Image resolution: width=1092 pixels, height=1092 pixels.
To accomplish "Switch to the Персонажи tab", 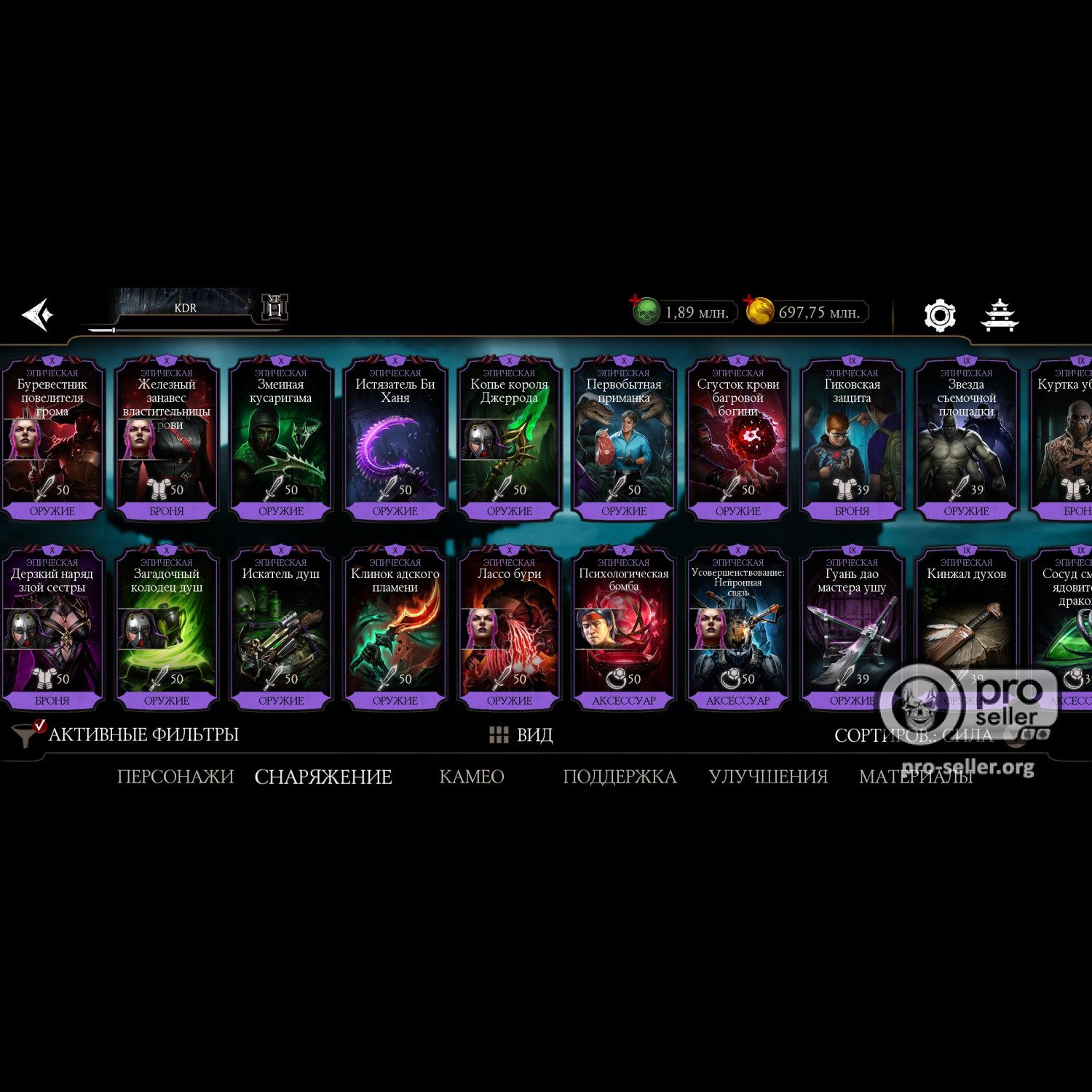I will tap(175, 777).
